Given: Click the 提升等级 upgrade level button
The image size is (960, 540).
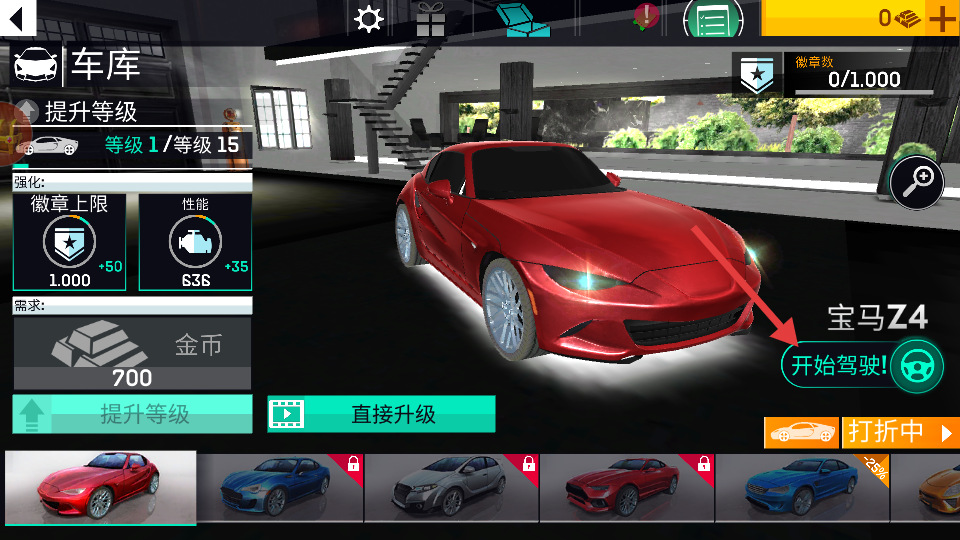Looking at the screenshot, I should pos(132,414).
